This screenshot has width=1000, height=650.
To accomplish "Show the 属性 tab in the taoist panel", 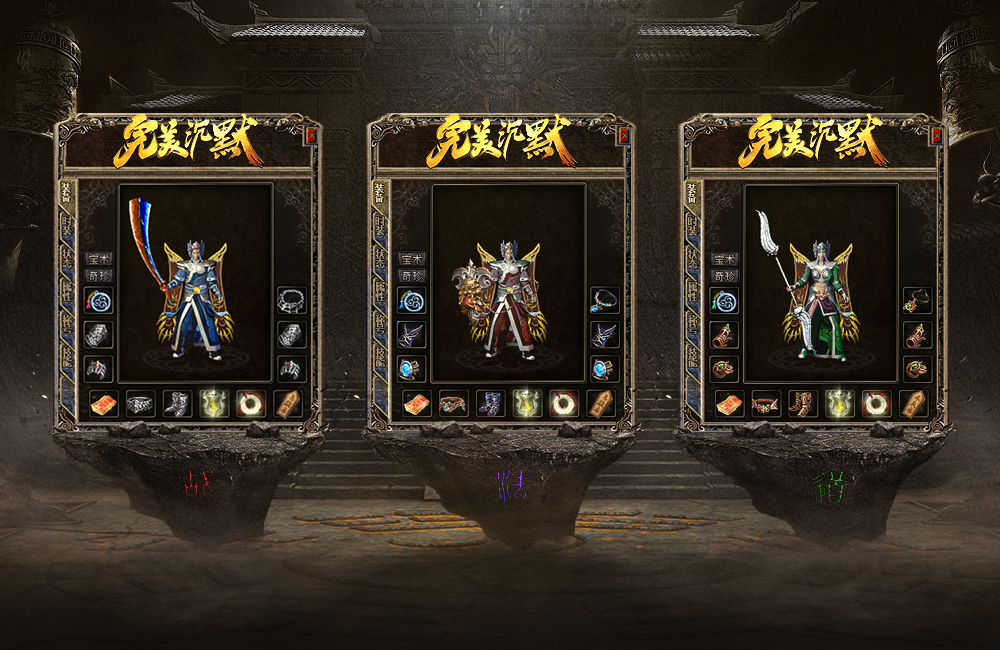I will click(x=693, y=291).
